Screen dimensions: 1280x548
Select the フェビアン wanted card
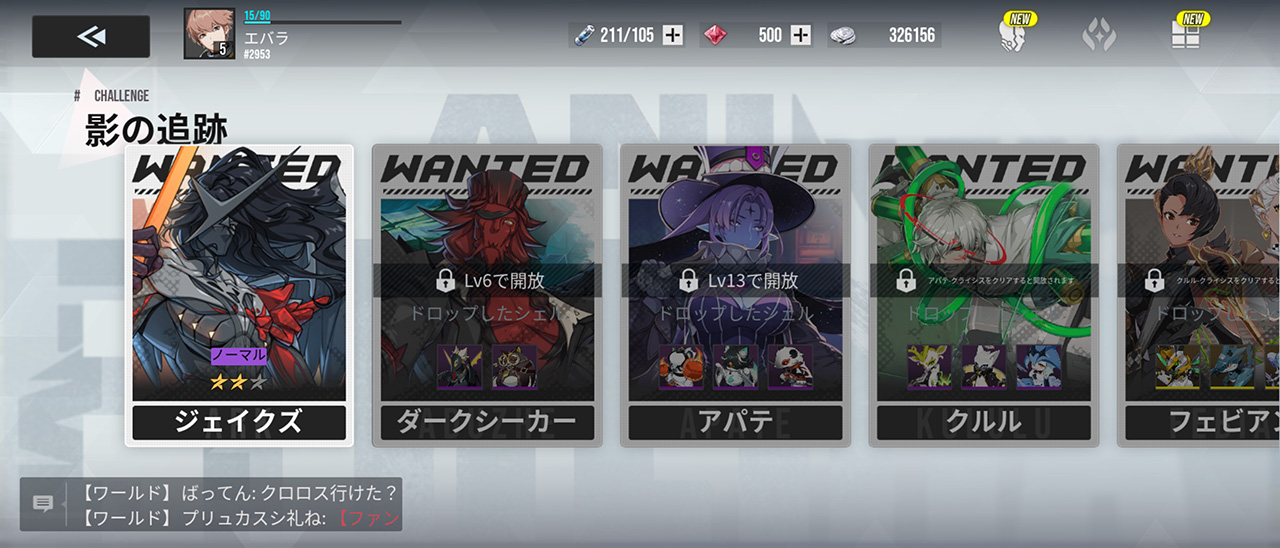coord(1200,295)
